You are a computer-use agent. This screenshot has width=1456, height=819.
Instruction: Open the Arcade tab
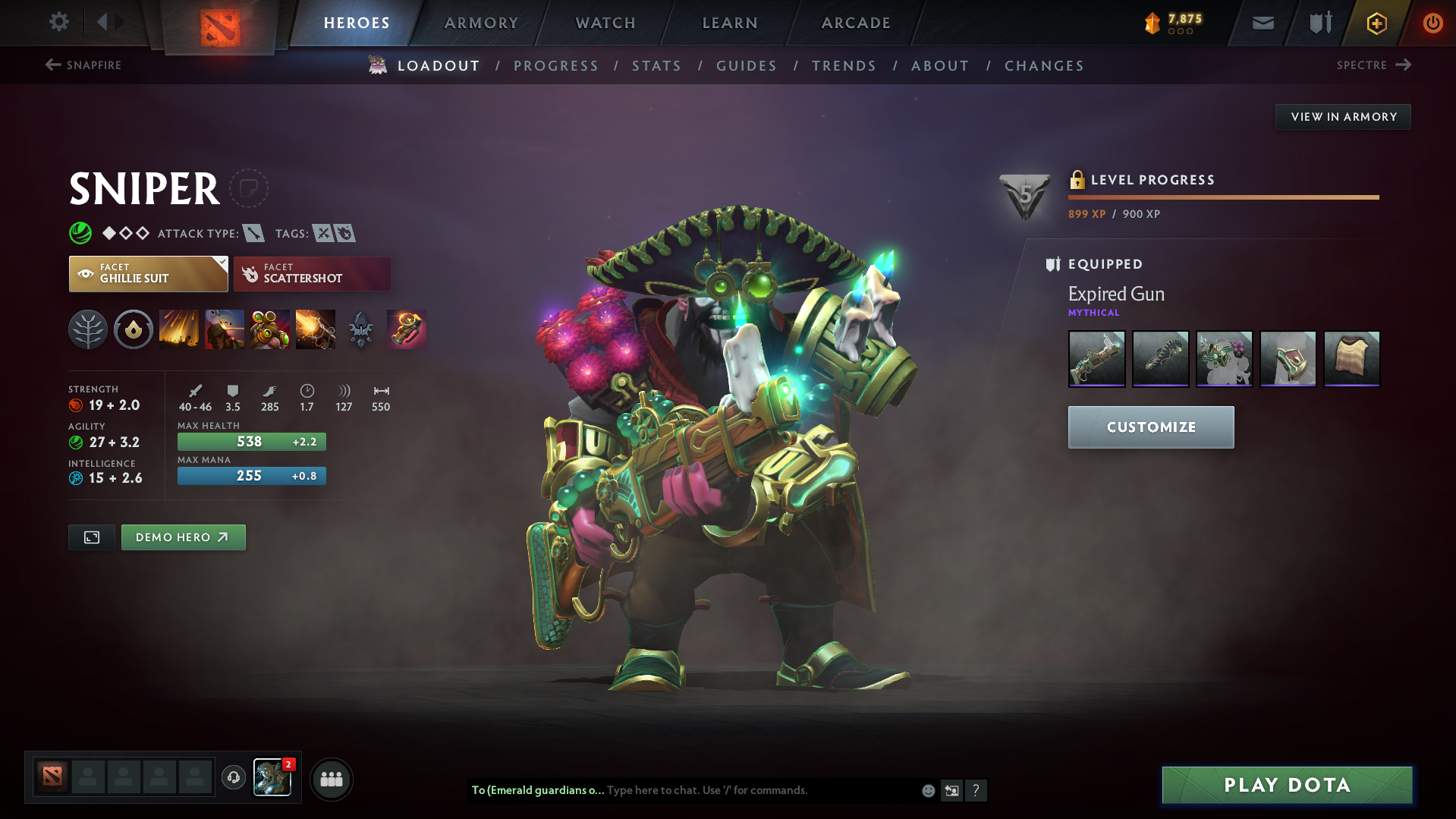click(x=856, y=23)
